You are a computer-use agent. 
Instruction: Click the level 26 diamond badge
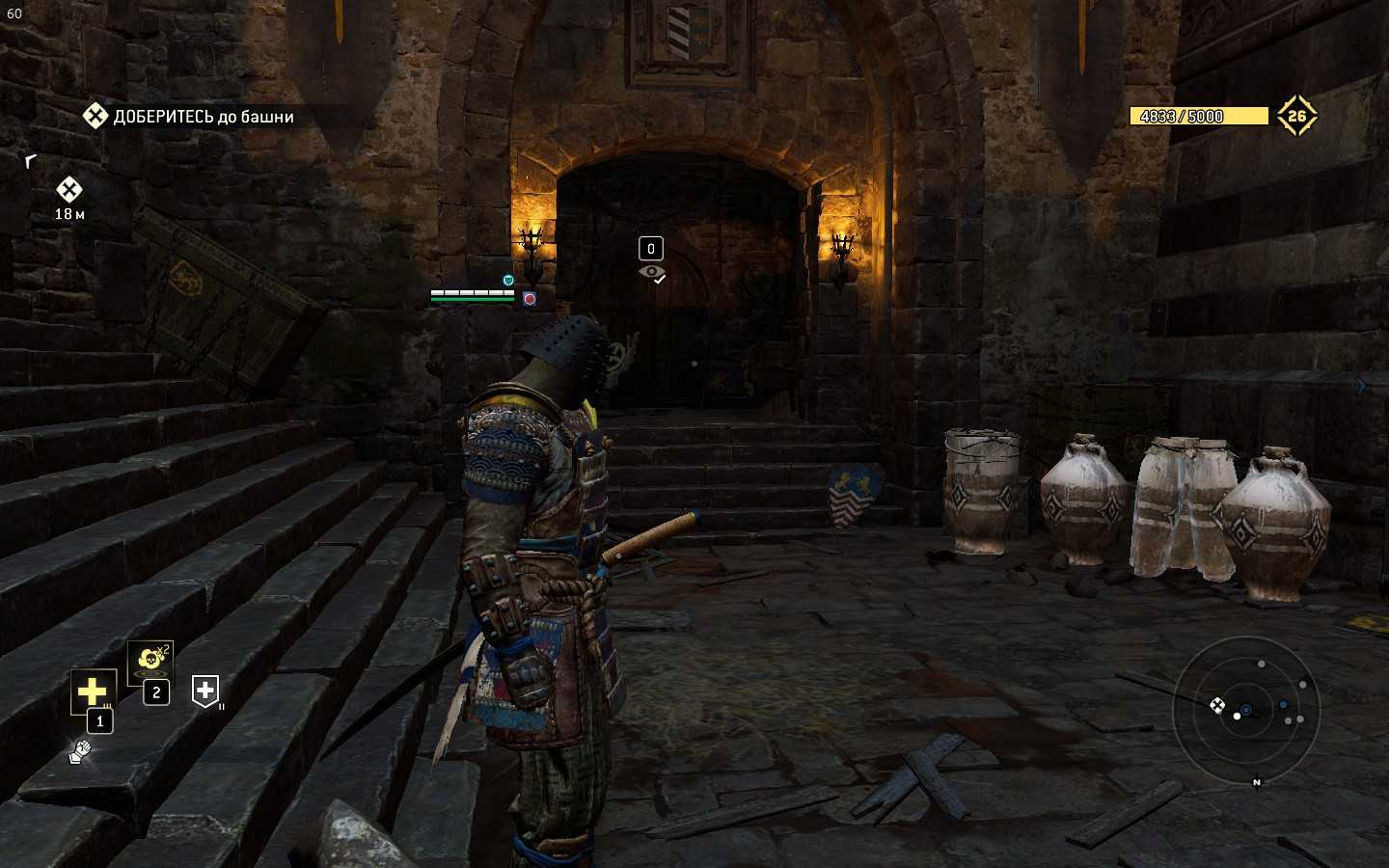click(1296, 116)
